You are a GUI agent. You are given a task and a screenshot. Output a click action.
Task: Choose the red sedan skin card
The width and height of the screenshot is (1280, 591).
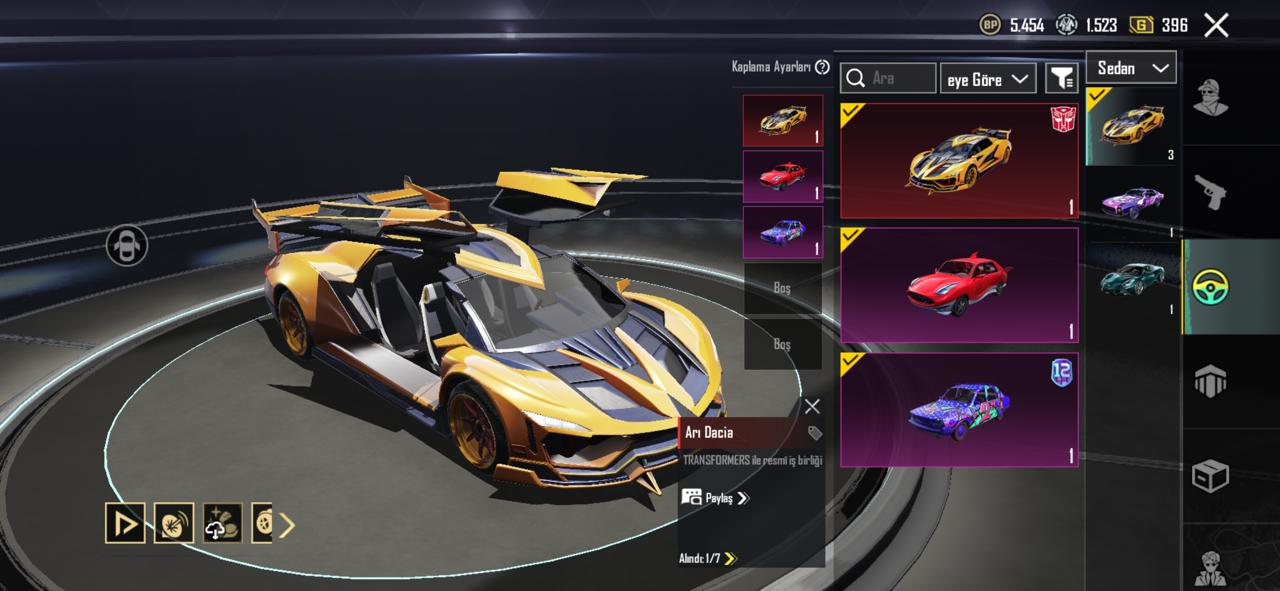point(959,285)
